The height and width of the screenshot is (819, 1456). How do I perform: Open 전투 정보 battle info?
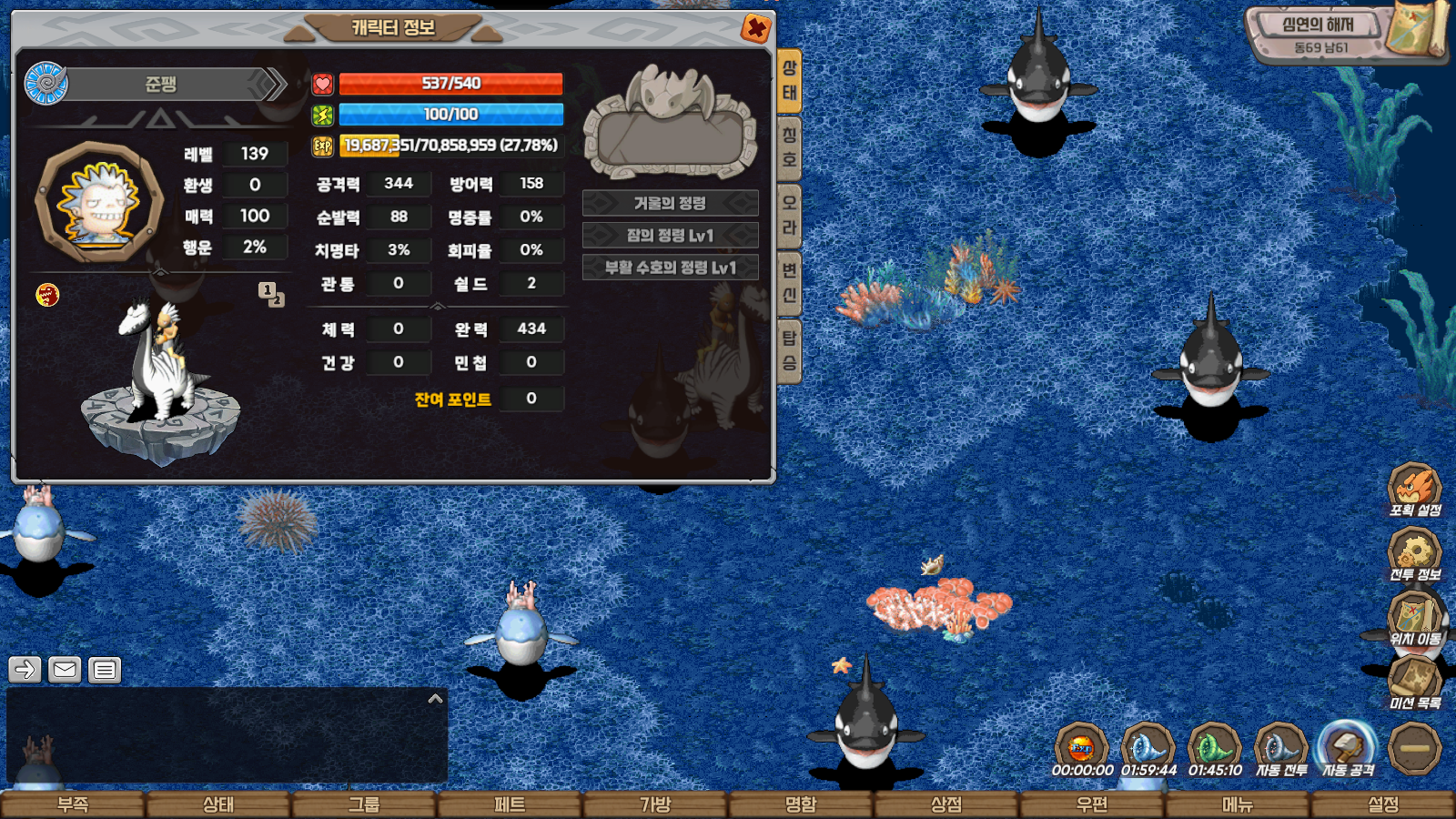coord(1414,554)
